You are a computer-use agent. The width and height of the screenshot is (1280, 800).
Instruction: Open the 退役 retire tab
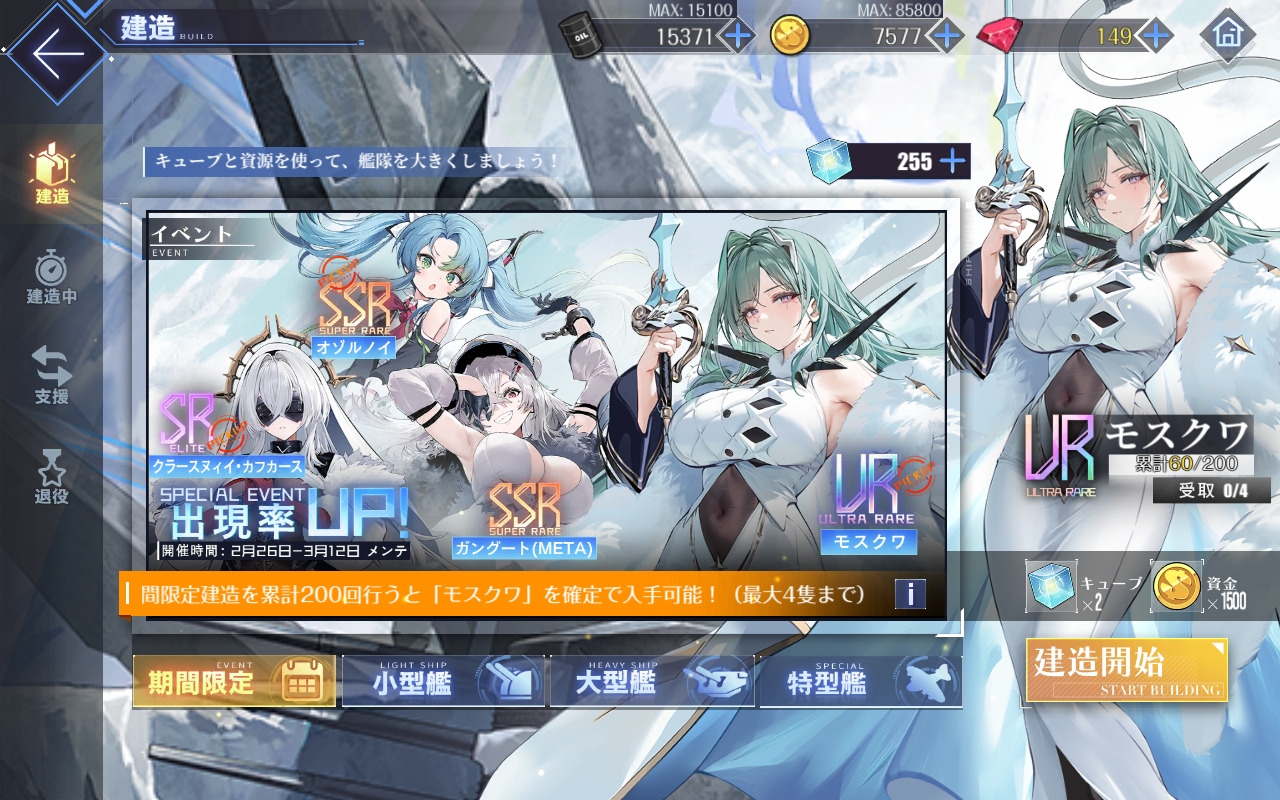click(52, 476)
